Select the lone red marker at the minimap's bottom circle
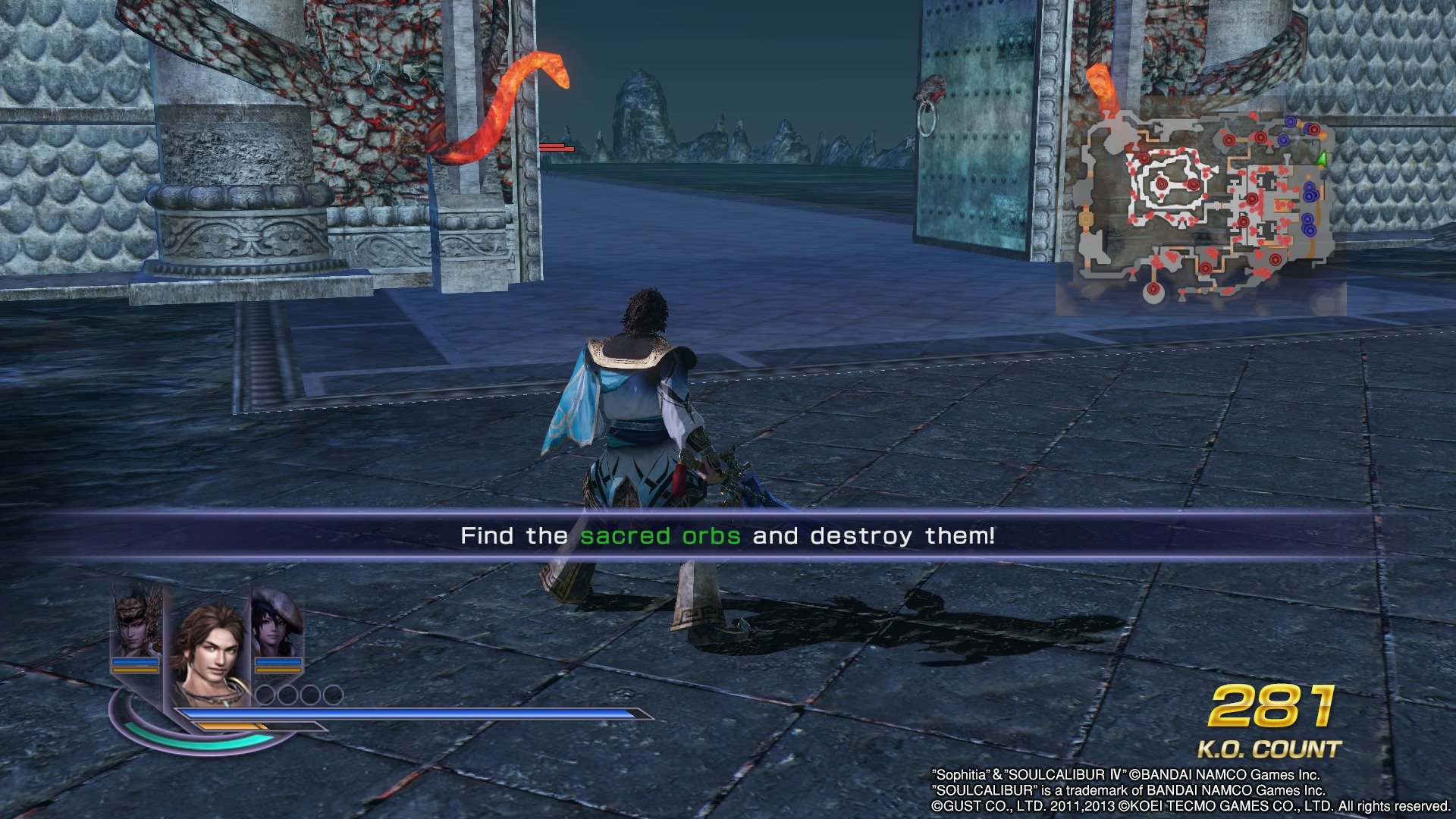Screen dimensions: 1456x819 click(1153, 289)
